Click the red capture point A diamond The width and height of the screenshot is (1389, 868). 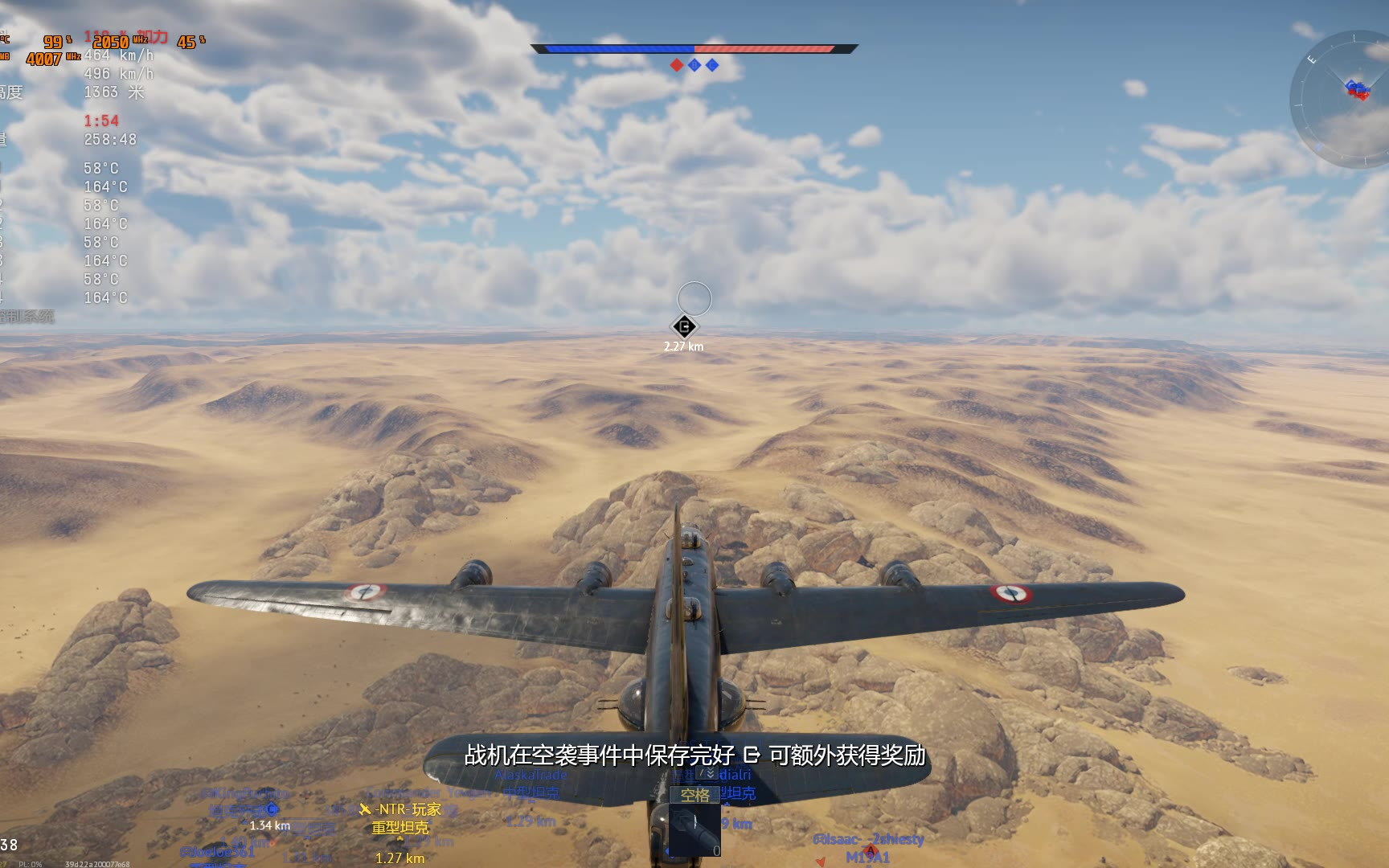(x=677, y=65)
